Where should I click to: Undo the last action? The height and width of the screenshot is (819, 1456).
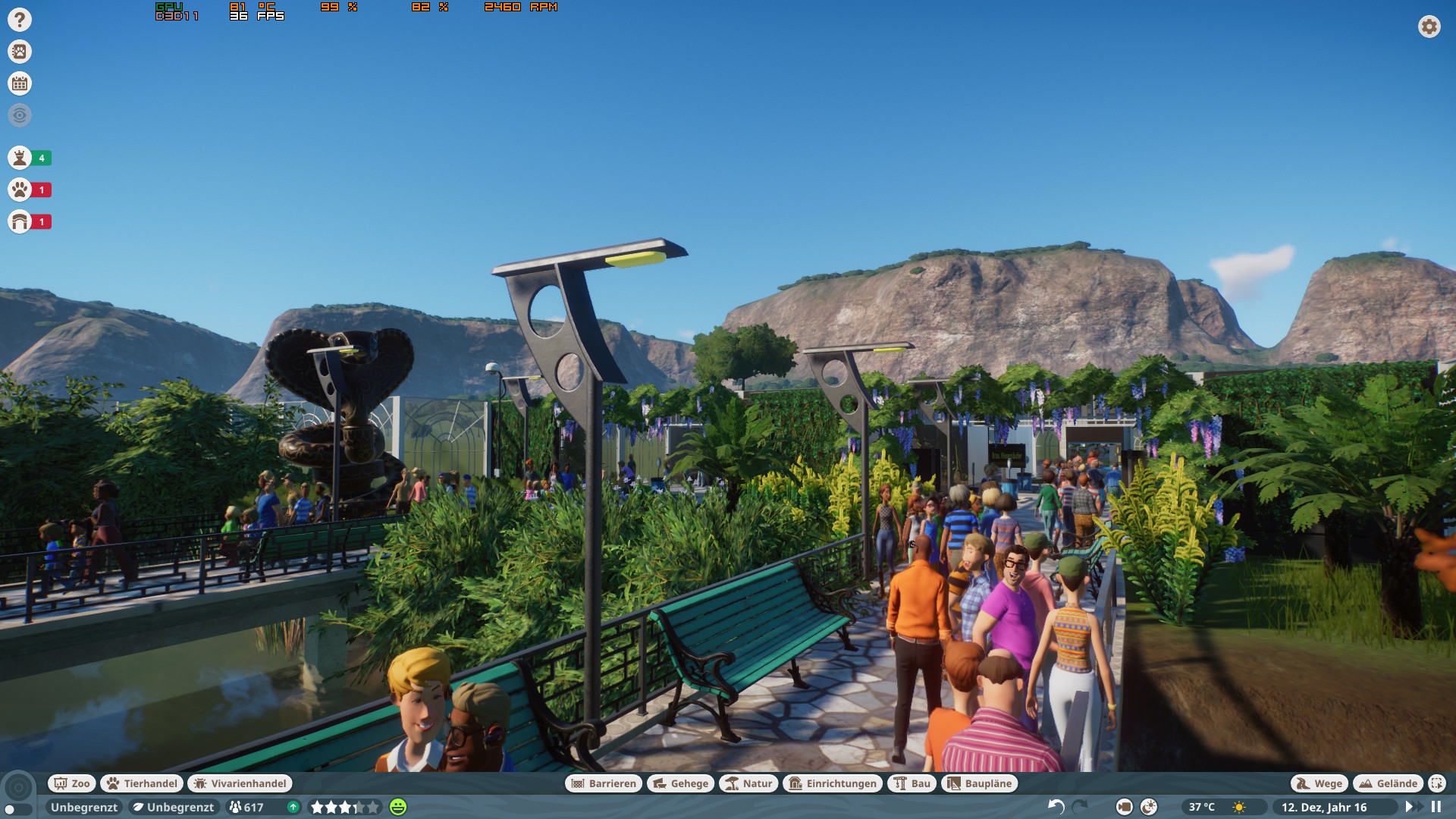pos(1056,807)
